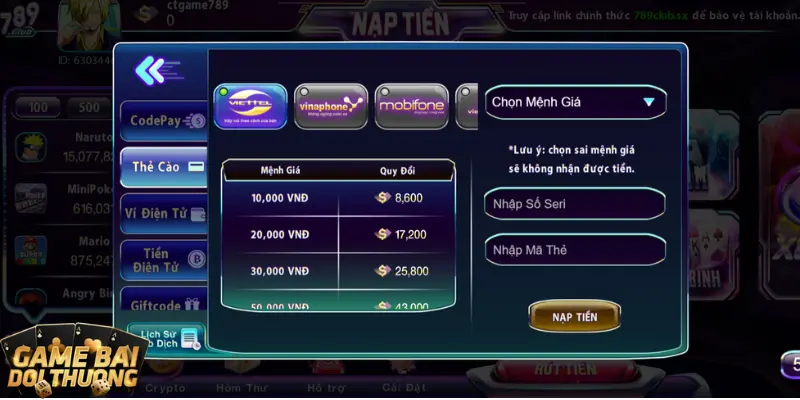Go back using the double-arrow button
The width and height of the screenshot is (800, 400).
(x=151, y=70)
